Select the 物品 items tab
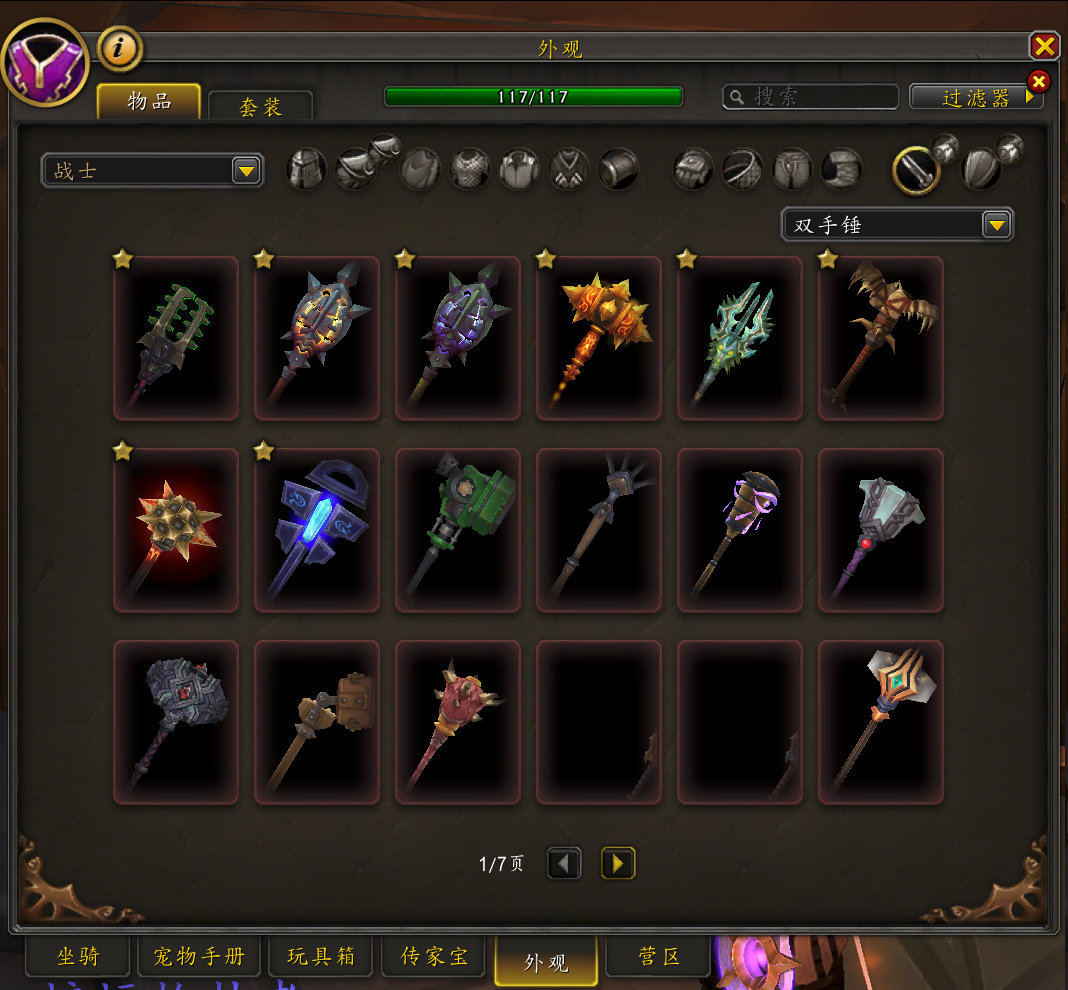This screenshot has width=1068, height=990. coord(149,102)
